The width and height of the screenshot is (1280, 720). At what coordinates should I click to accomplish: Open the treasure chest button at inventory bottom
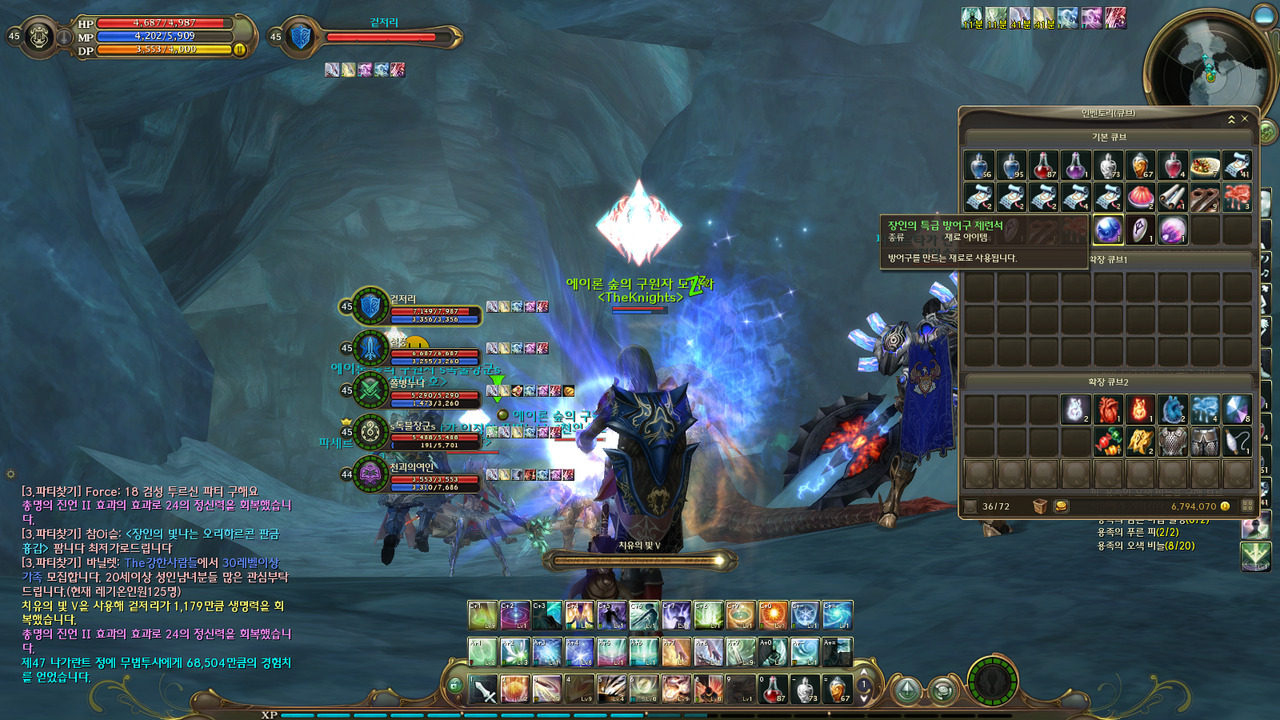click(1040, 507)
